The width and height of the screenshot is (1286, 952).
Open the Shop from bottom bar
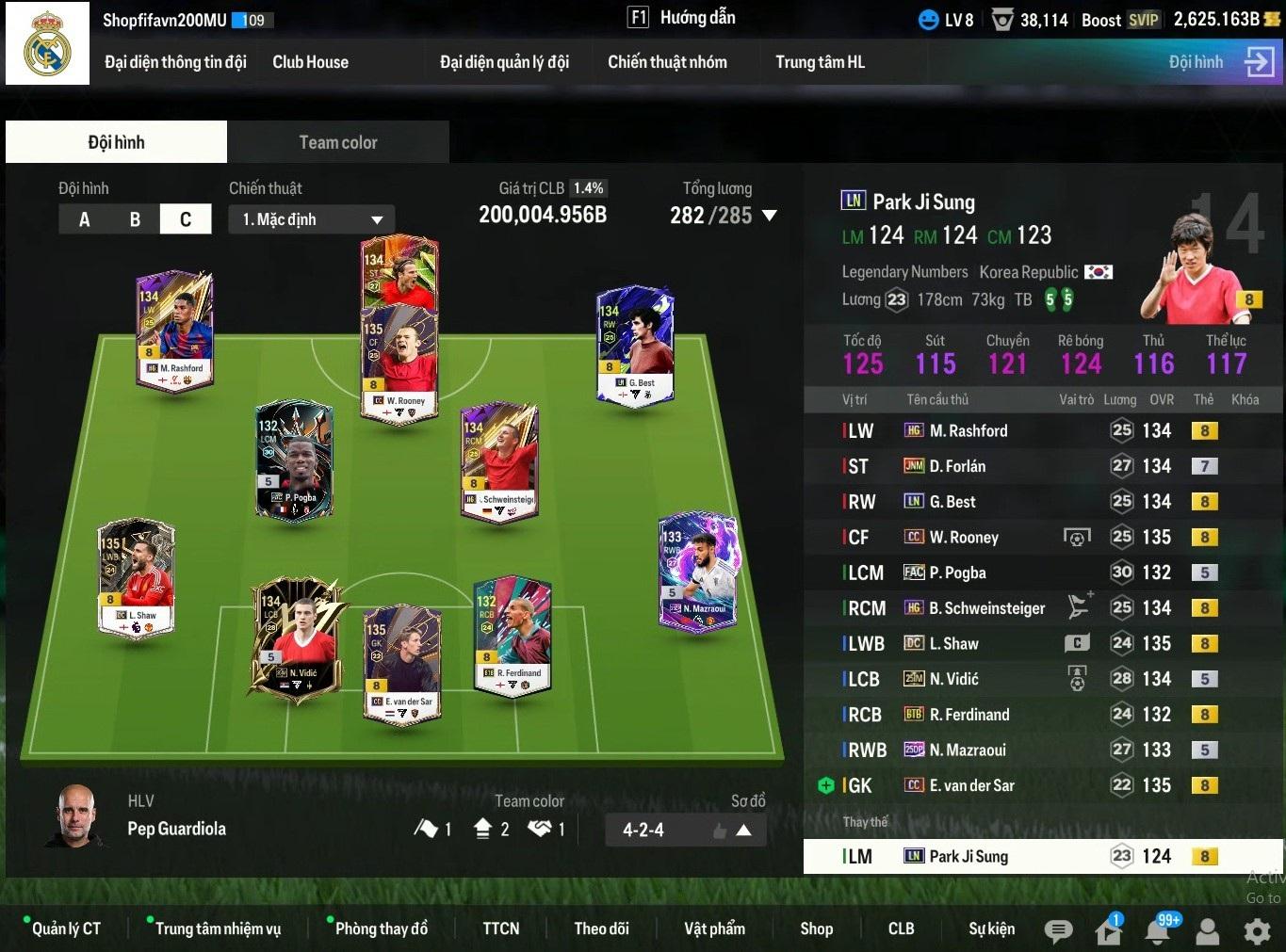point(816,928)
